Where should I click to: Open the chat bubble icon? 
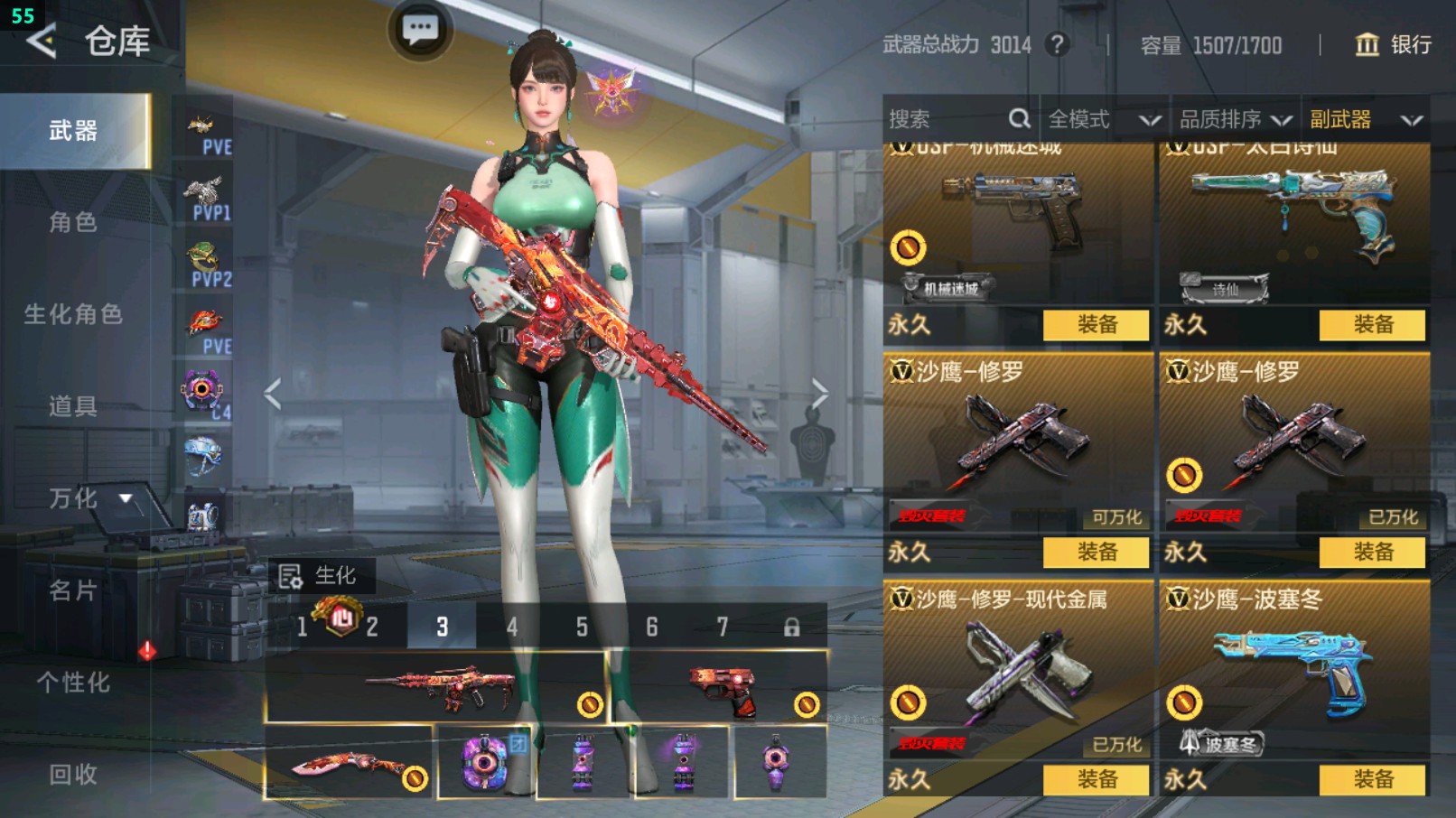420,30
